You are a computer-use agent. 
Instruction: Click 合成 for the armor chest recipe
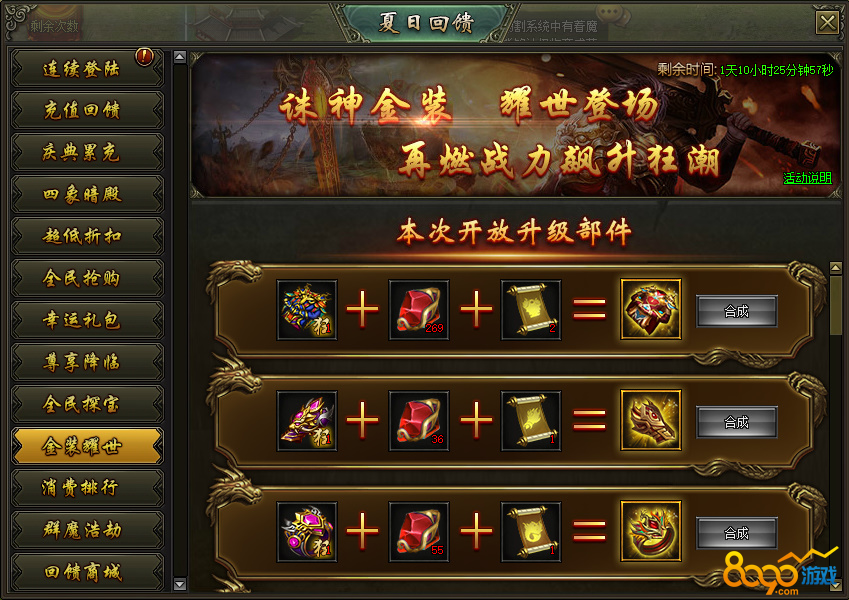pyautogui.click(x=736, y=311)
